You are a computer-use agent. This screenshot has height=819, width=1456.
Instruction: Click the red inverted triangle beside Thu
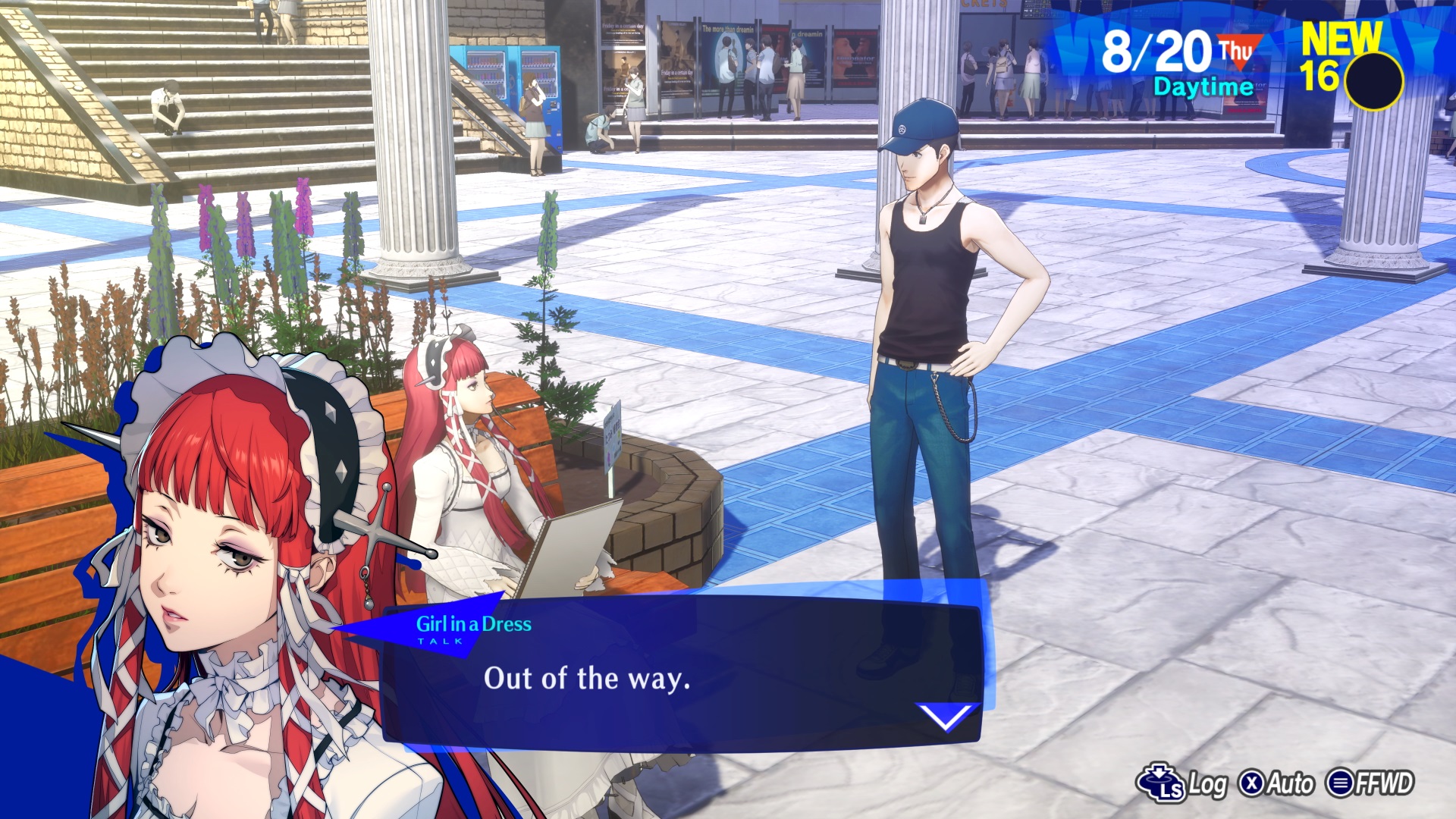1241,55
